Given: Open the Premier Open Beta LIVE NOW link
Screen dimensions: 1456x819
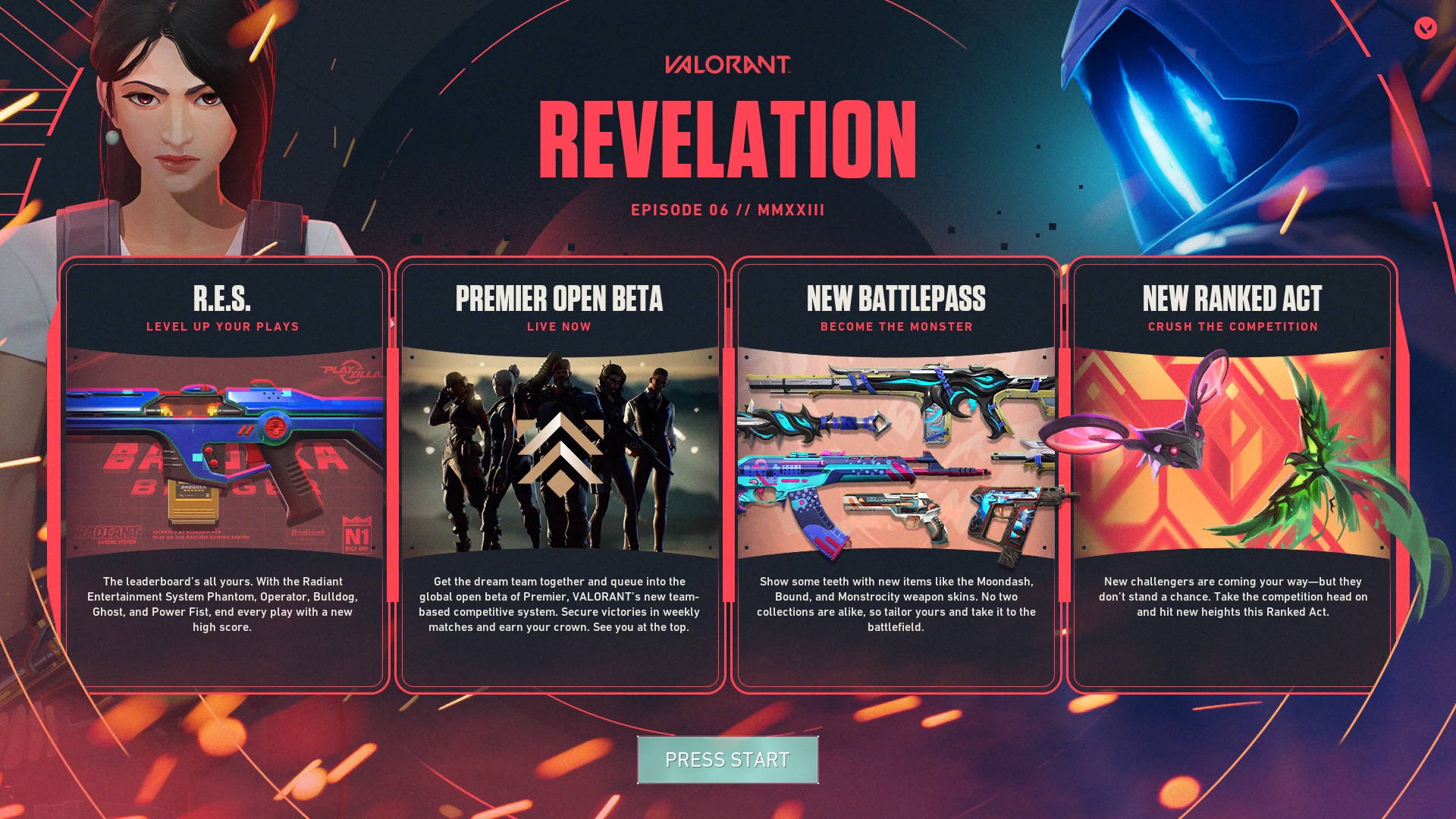Looking at the screenshot, I should pyautogui.click(x=559, y=327).
